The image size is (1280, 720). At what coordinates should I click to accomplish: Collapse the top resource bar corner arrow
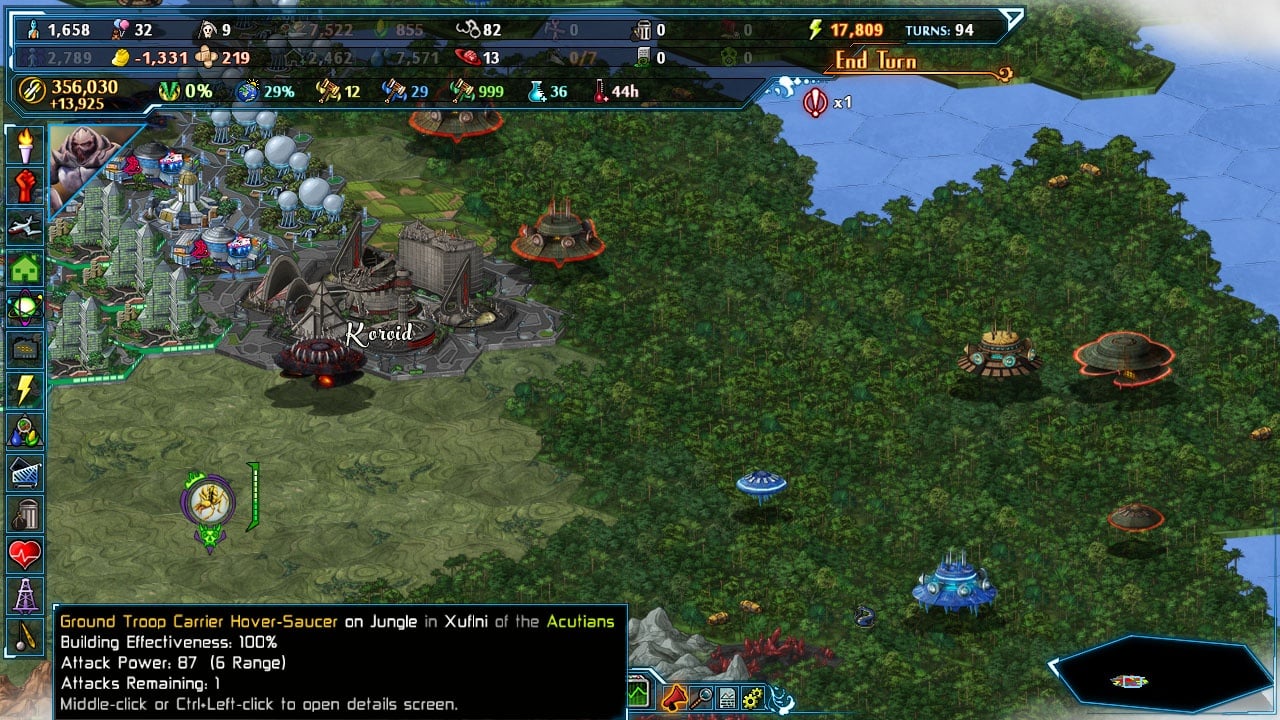[1012, 19]
